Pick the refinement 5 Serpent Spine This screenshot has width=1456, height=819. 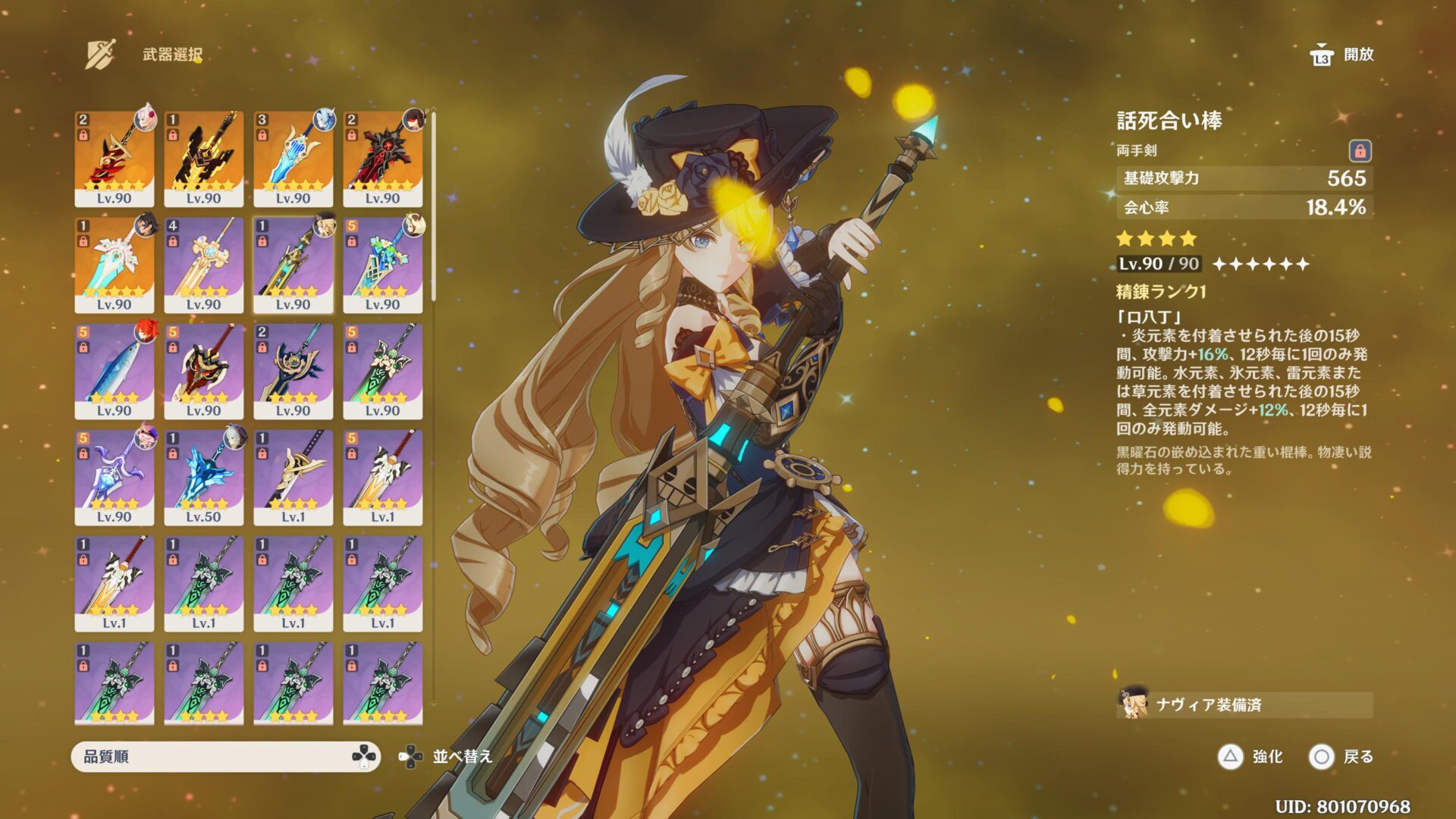tap(382, 477)
